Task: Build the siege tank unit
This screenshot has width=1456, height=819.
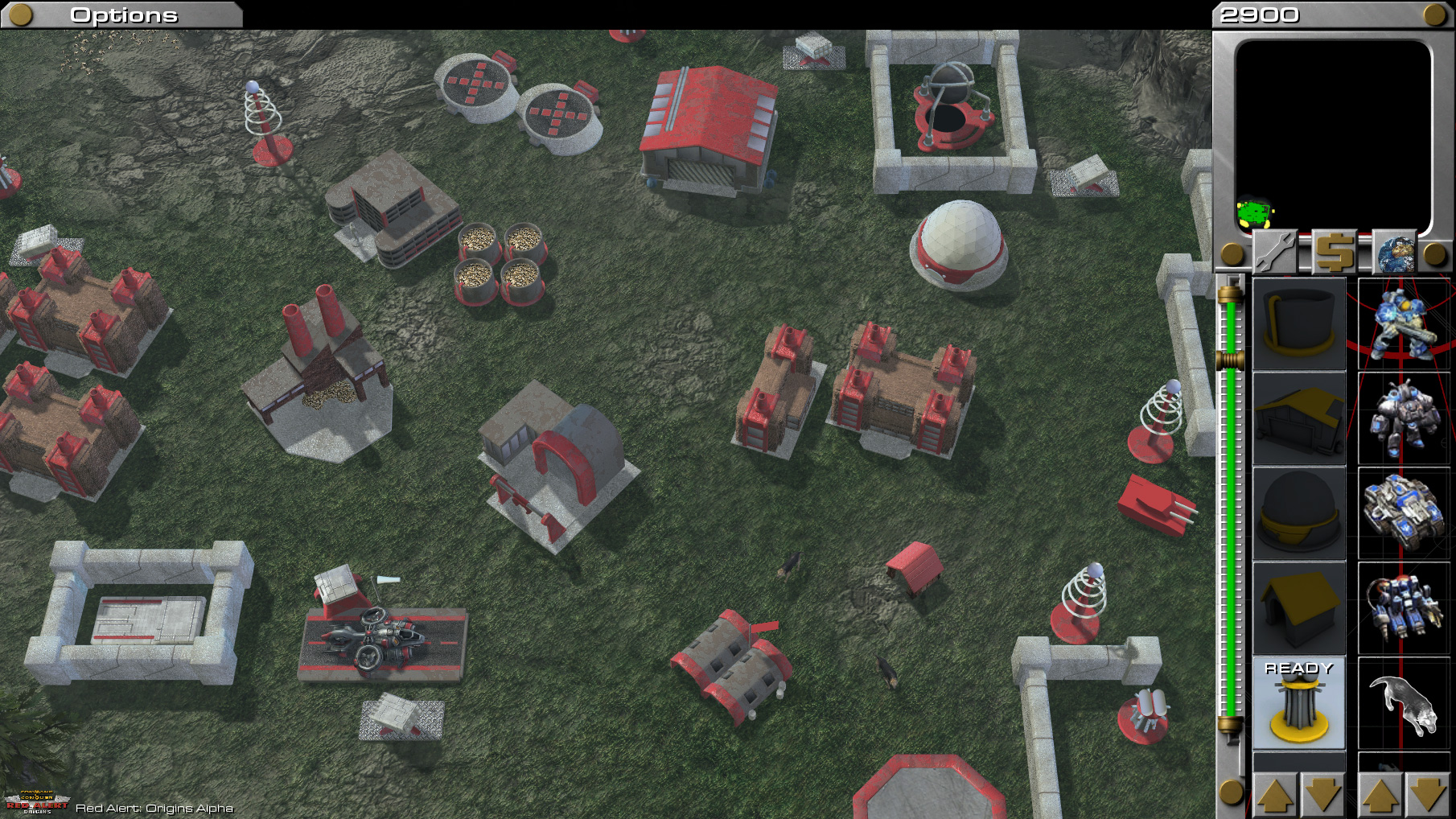Action: [x=1404, y=513]
